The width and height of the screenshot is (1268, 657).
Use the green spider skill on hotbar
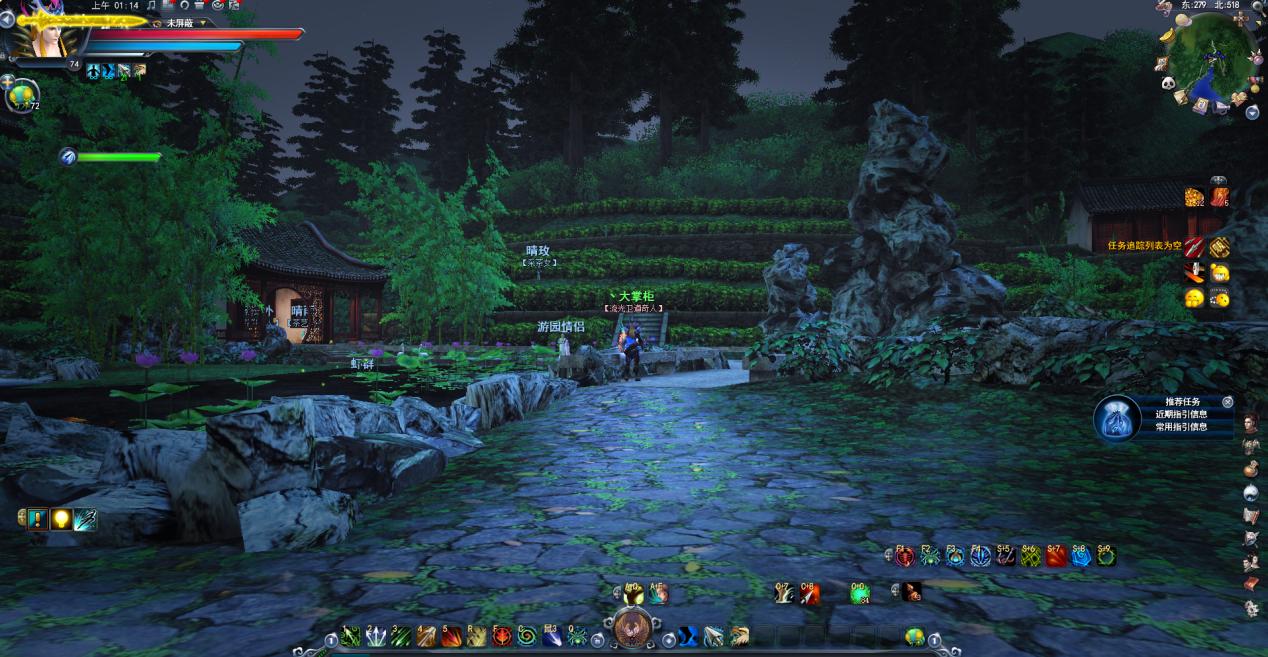(x=578, y=636)
